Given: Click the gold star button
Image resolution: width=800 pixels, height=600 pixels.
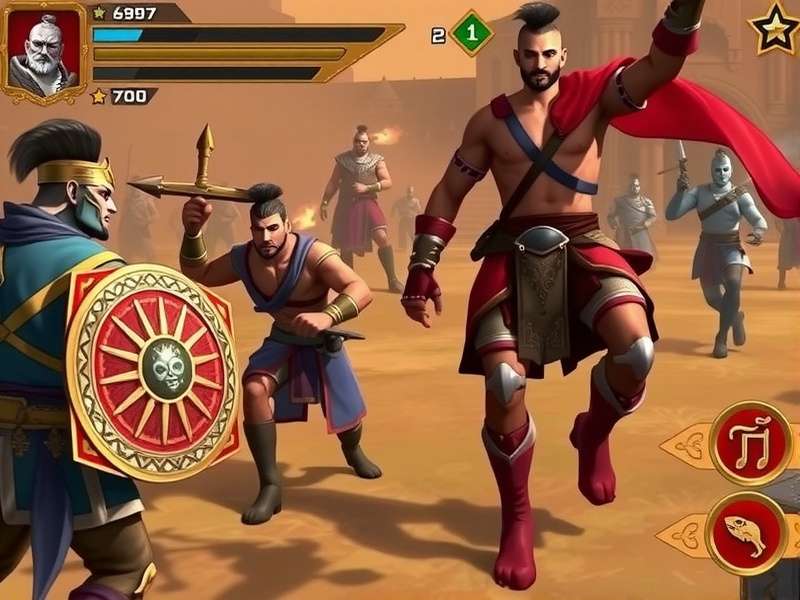Looking at the screenshot, I should click(775, 28).
